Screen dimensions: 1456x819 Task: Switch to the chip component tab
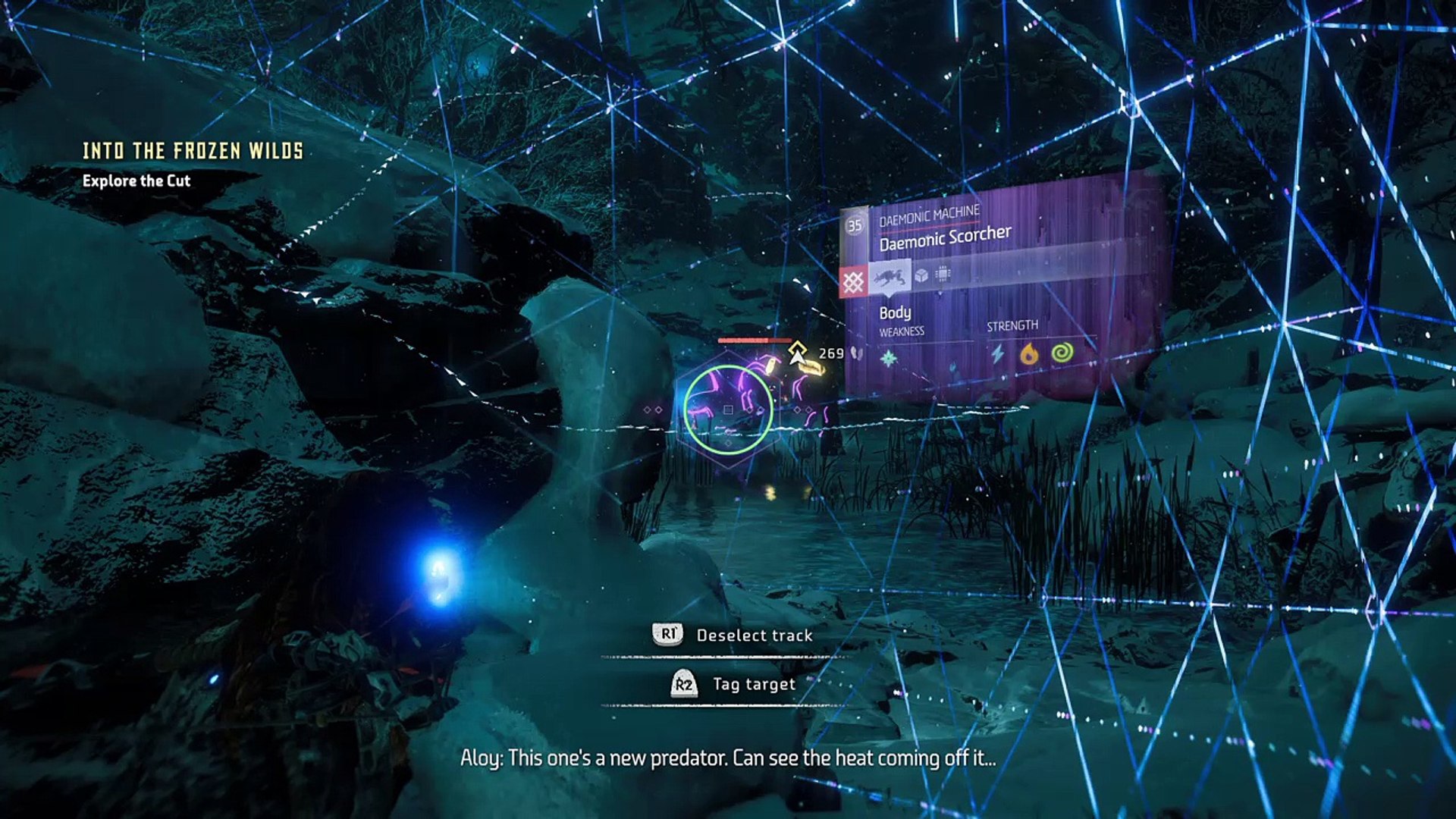pos(943,274)
